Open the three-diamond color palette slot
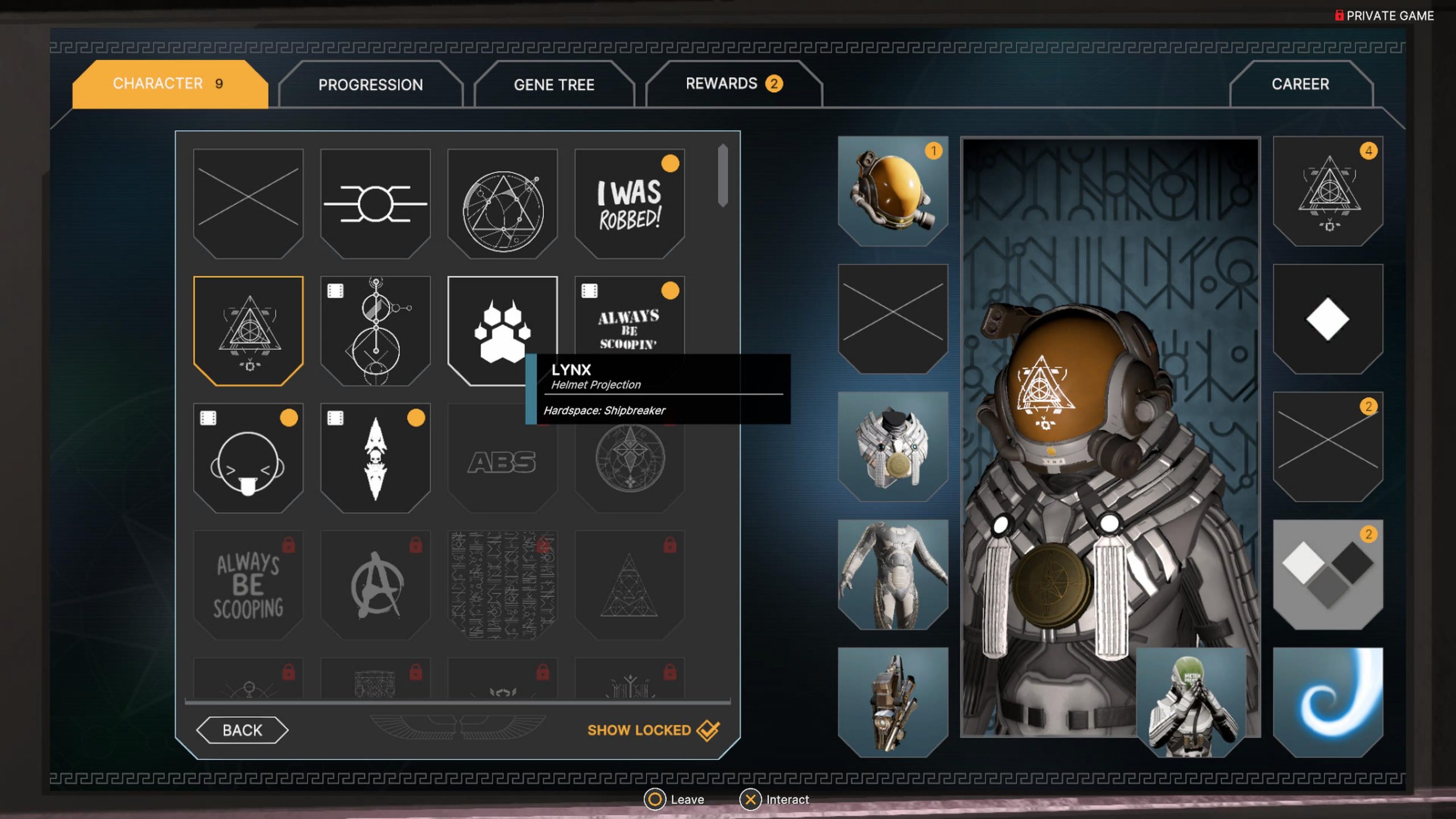This screenshot has width=1456, height=819. (x=1327, y=574)
